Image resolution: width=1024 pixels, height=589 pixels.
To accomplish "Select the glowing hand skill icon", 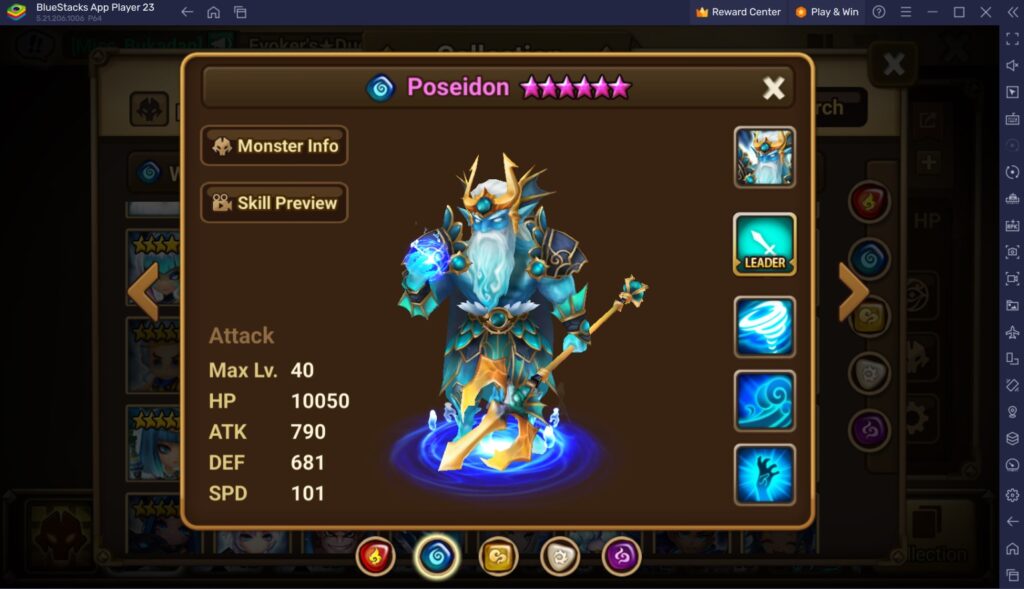I will (x=764, y=474).
